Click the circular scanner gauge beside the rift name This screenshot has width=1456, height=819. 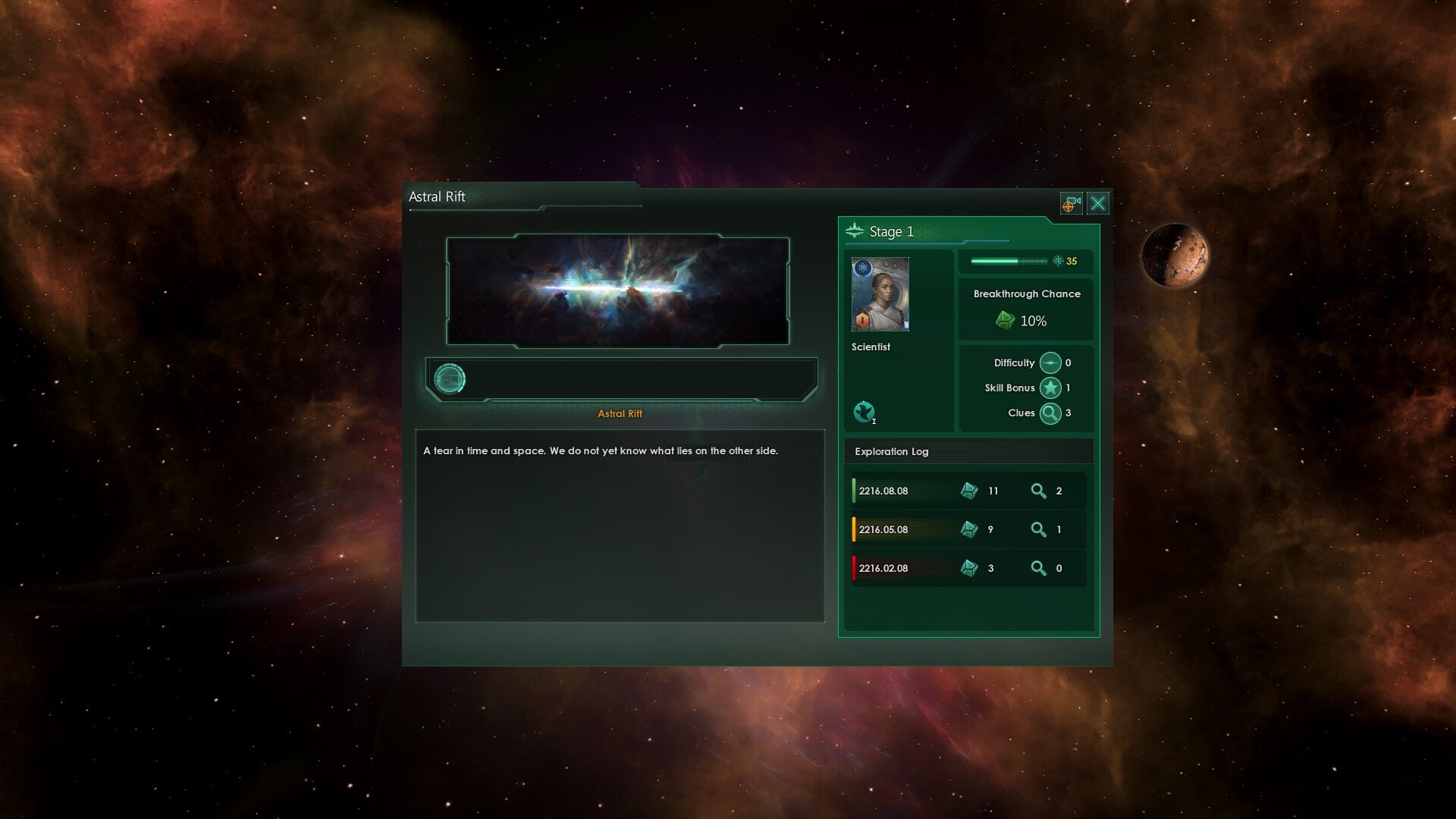pyautogui.click(x=450, y=378)
